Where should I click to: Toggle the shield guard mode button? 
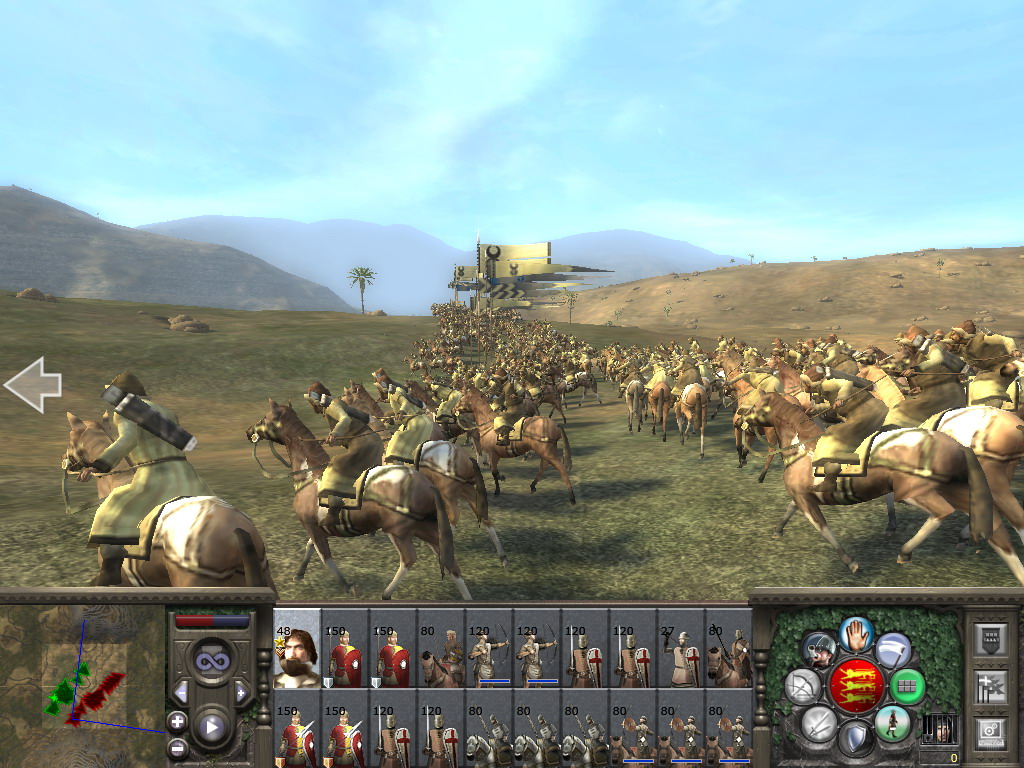click(855, 739)
